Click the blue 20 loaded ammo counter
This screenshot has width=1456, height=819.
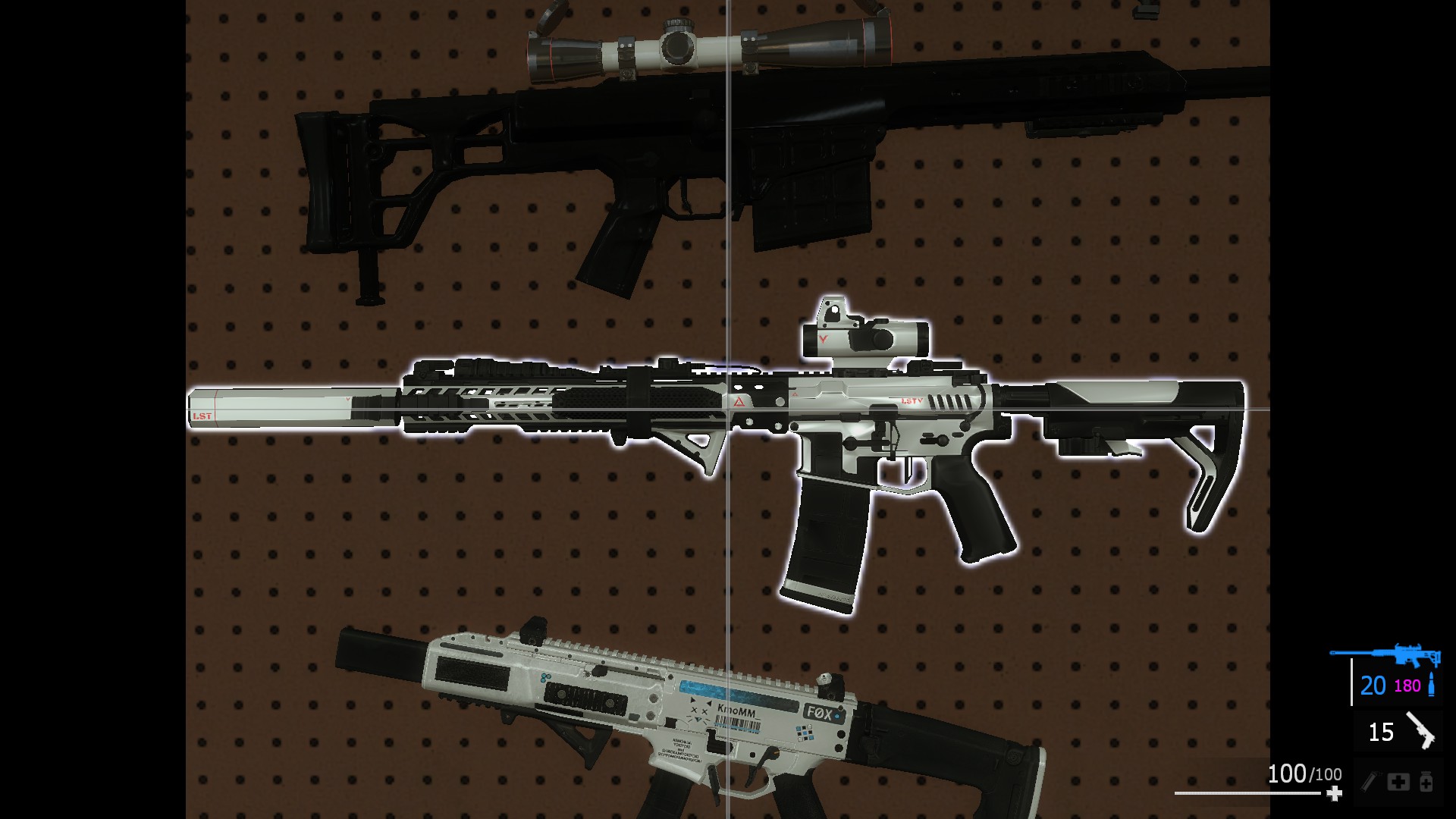coord(1373,686)
